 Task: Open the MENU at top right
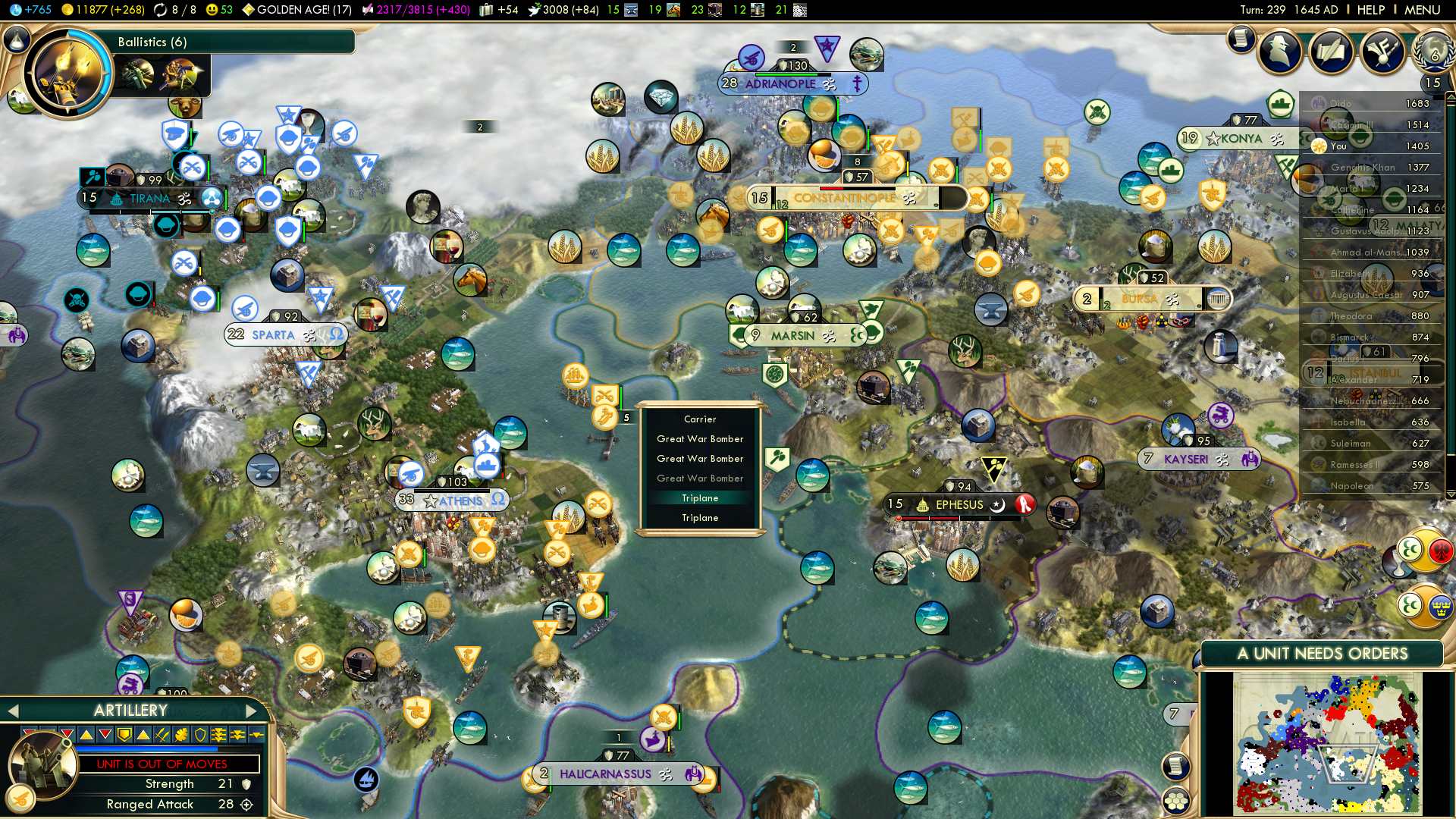(x=1422, y=10)
